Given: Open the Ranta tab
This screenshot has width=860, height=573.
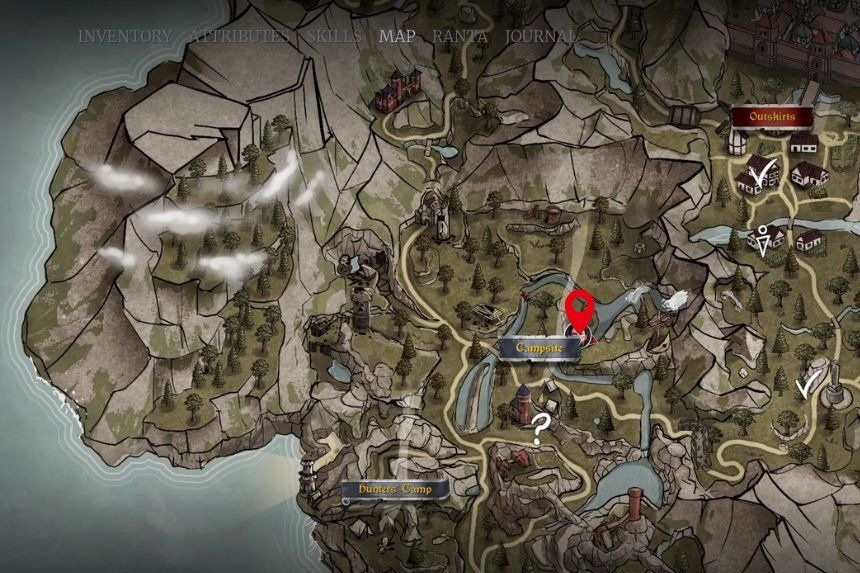Looking at the screenshot, I should pyautogui.click(x=460, y=36).
